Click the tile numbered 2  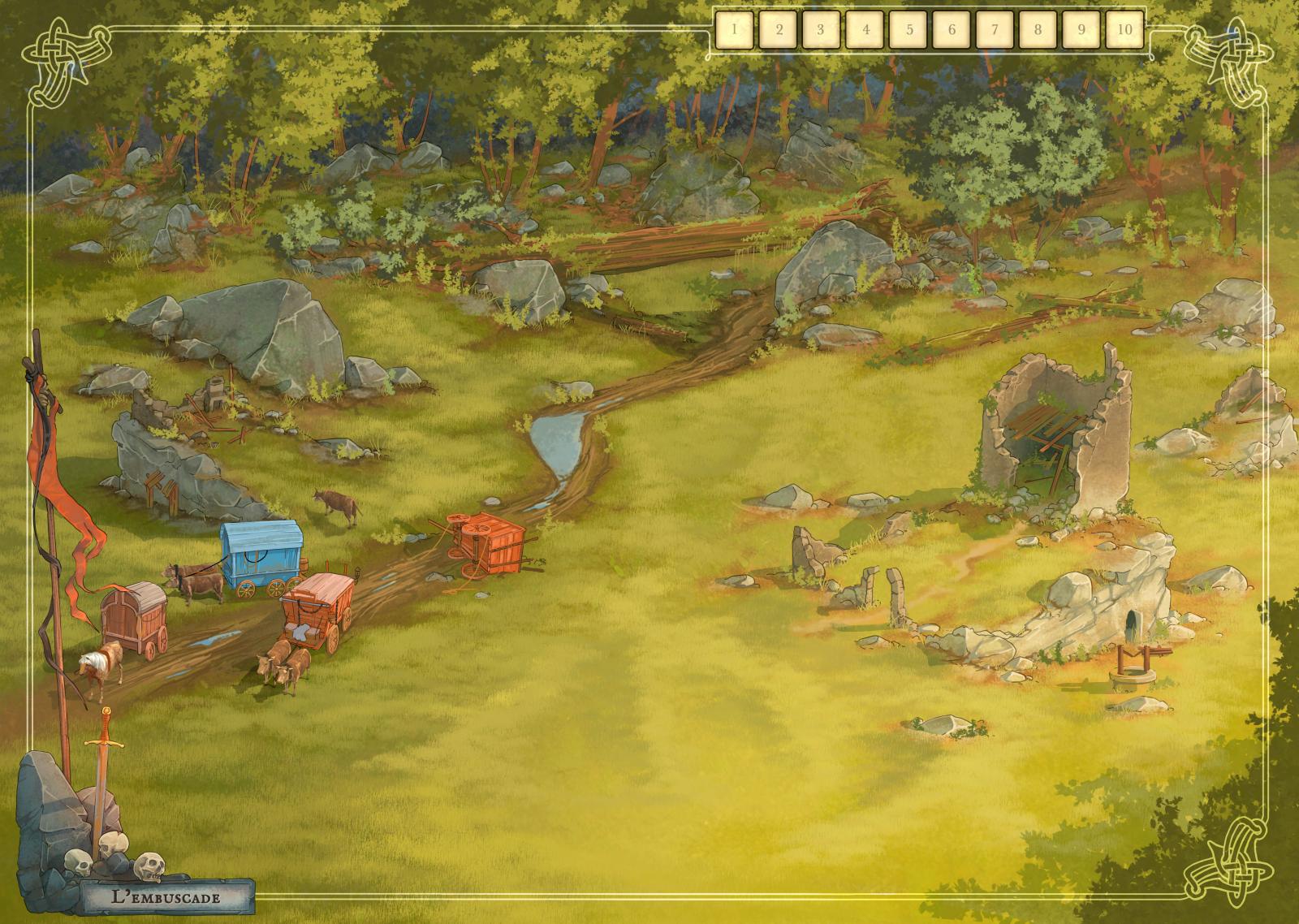tap(778, 30)
